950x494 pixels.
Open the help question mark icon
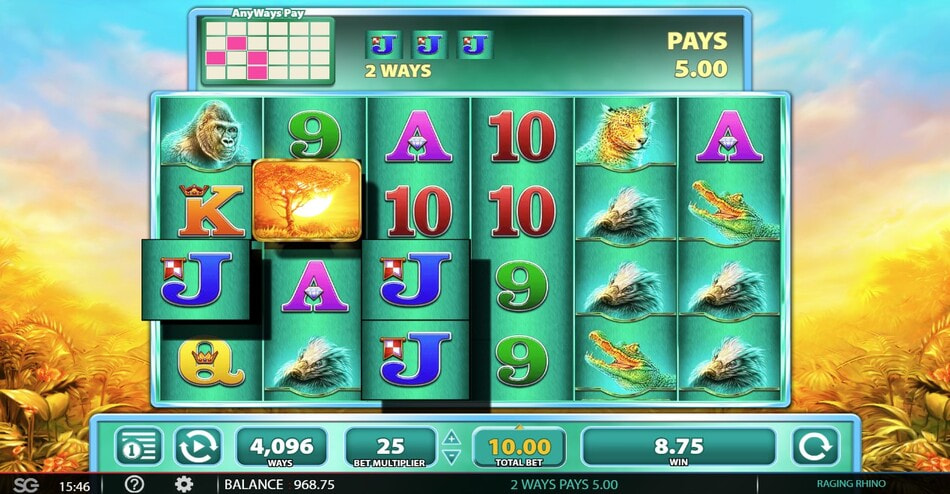[135, 484]
